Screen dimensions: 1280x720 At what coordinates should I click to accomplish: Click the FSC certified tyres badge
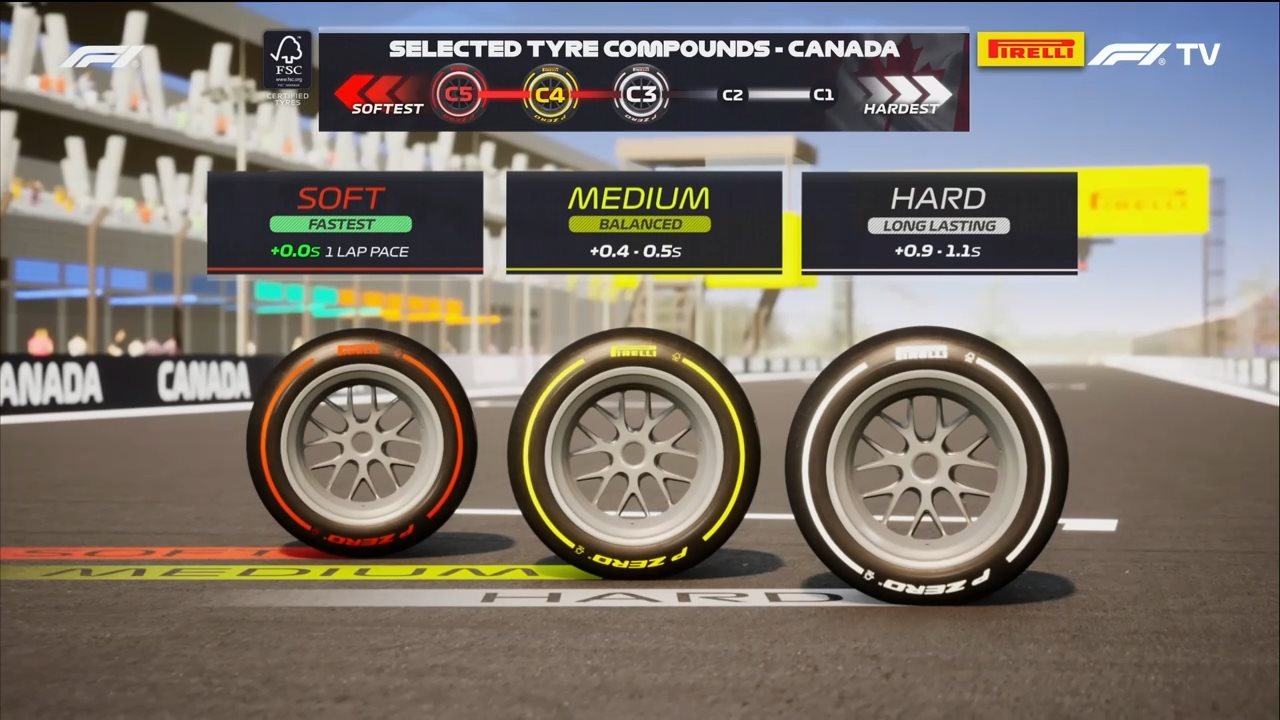(x=287, y=66)
